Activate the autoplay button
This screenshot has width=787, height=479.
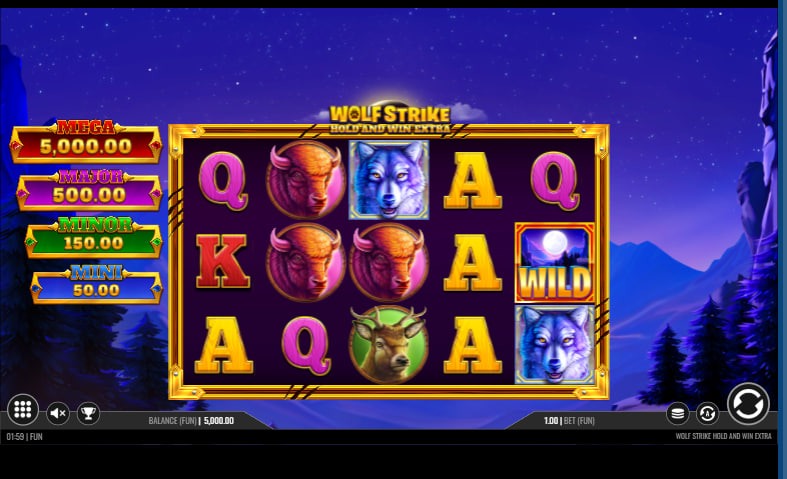(707, 412)
